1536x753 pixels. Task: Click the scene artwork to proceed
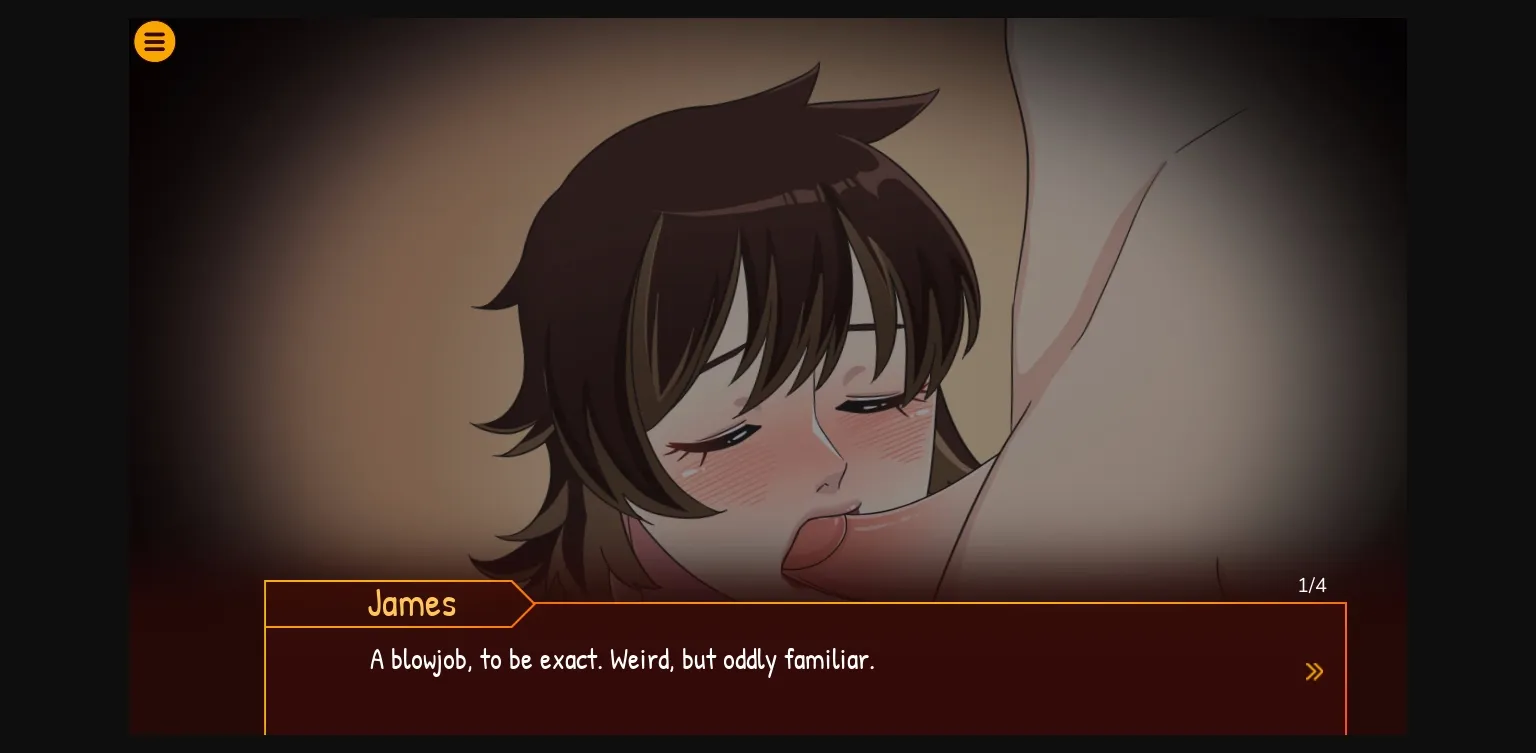point(768,300)
